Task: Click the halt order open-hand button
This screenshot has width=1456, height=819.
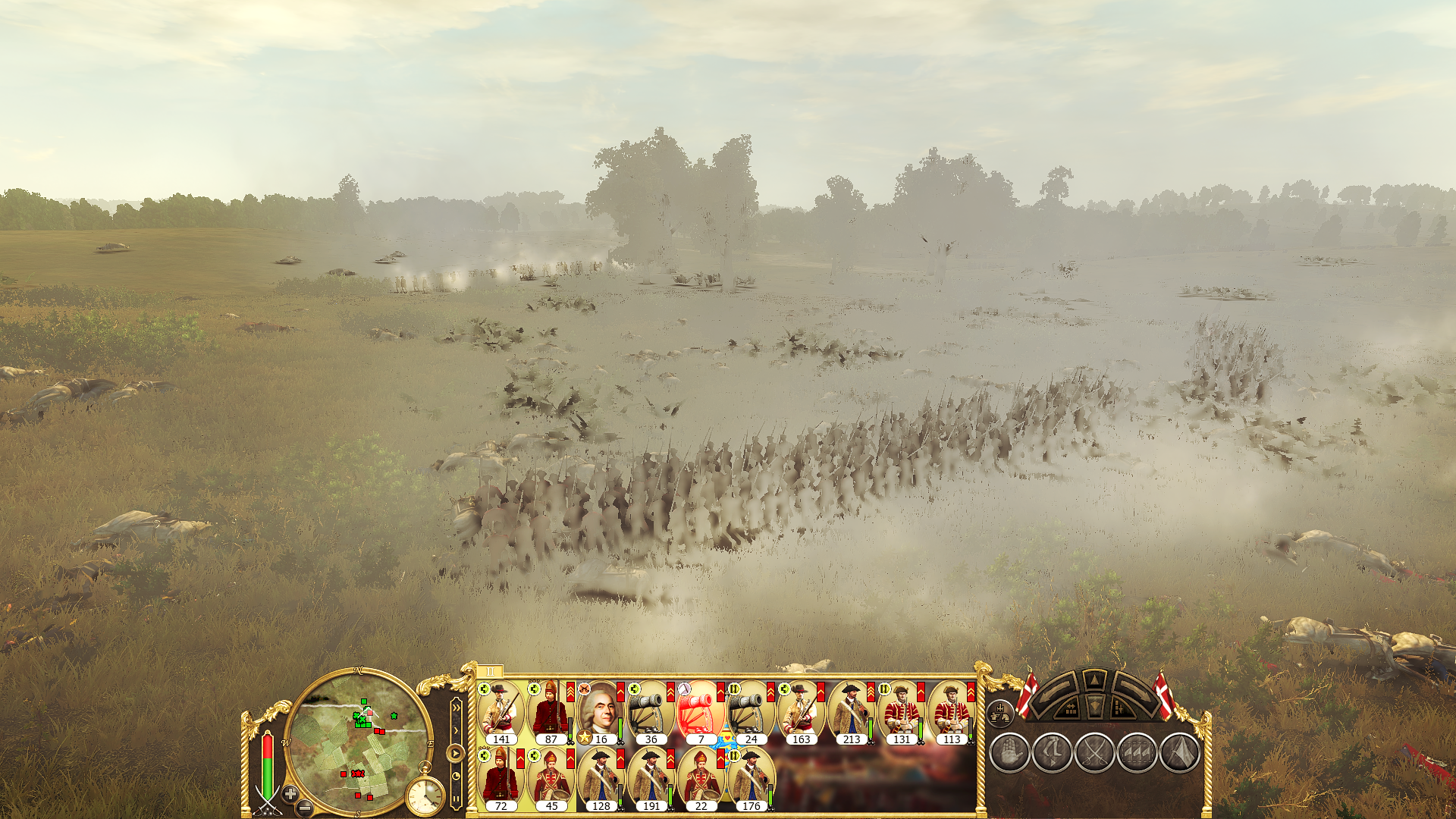Action: pos(1009,753)
